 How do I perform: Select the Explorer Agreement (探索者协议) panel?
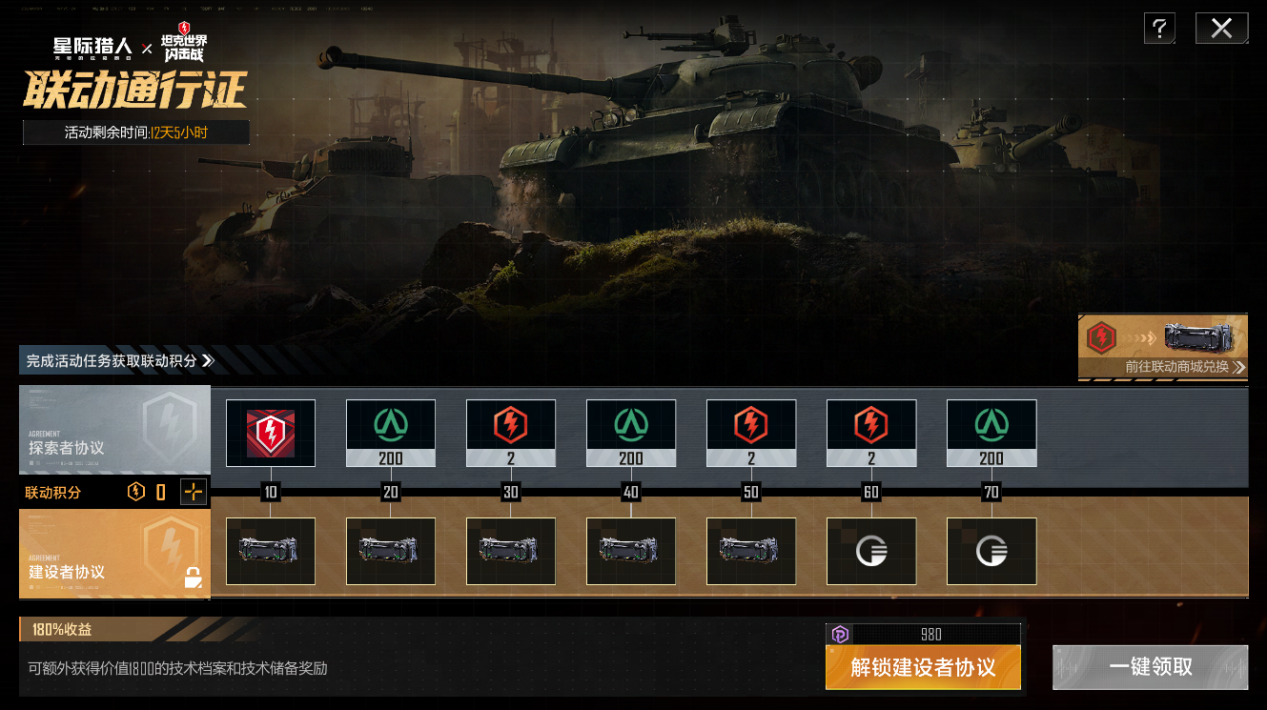pyautogui.click(x=114, y=429)
